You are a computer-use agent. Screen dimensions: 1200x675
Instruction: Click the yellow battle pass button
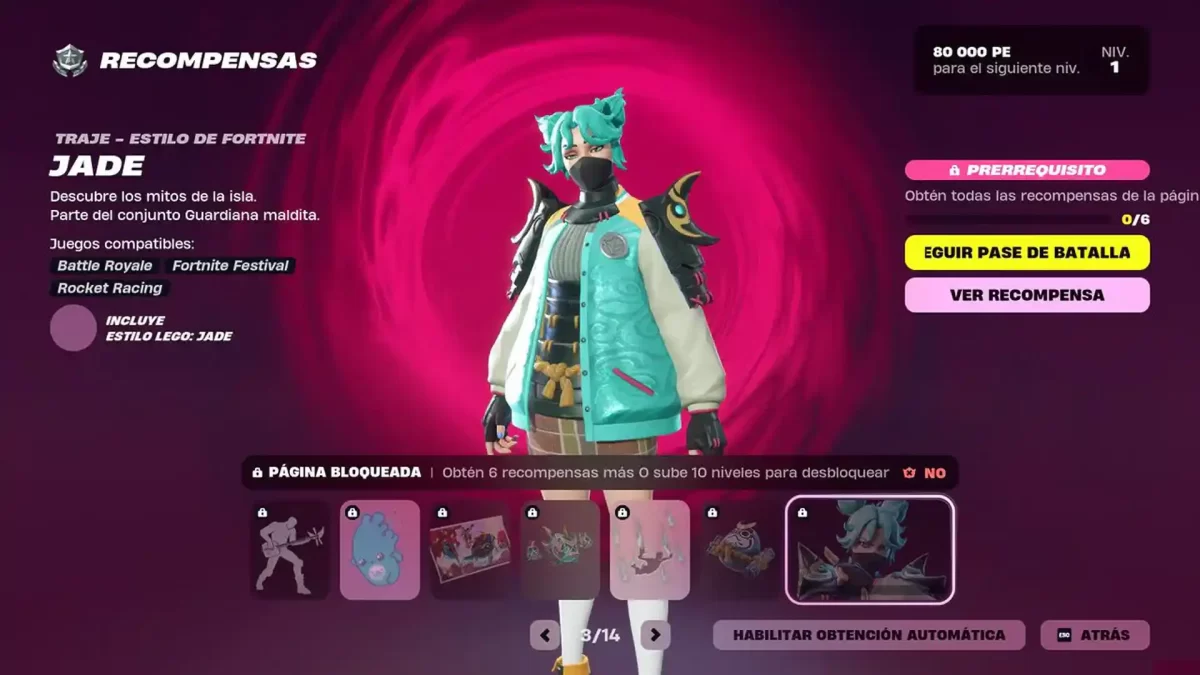click(1027, 253)
